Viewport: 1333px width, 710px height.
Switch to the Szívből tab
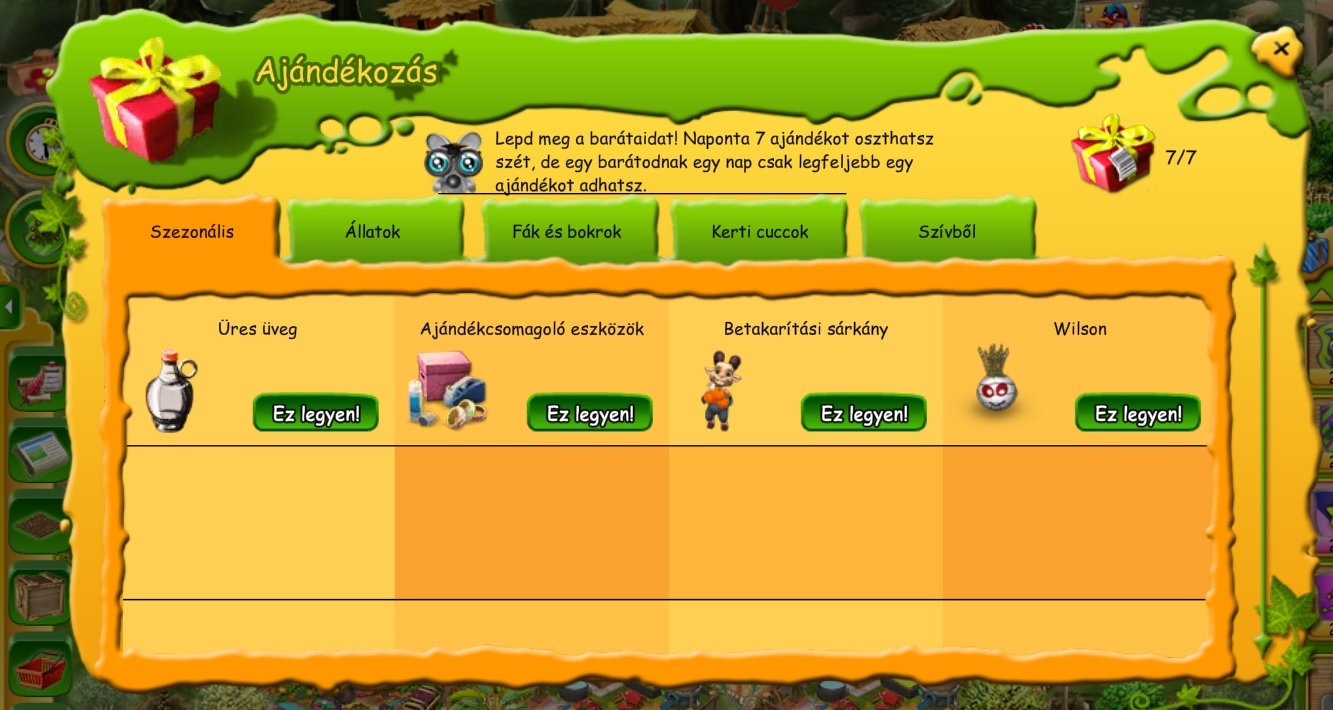pos(946,232)
